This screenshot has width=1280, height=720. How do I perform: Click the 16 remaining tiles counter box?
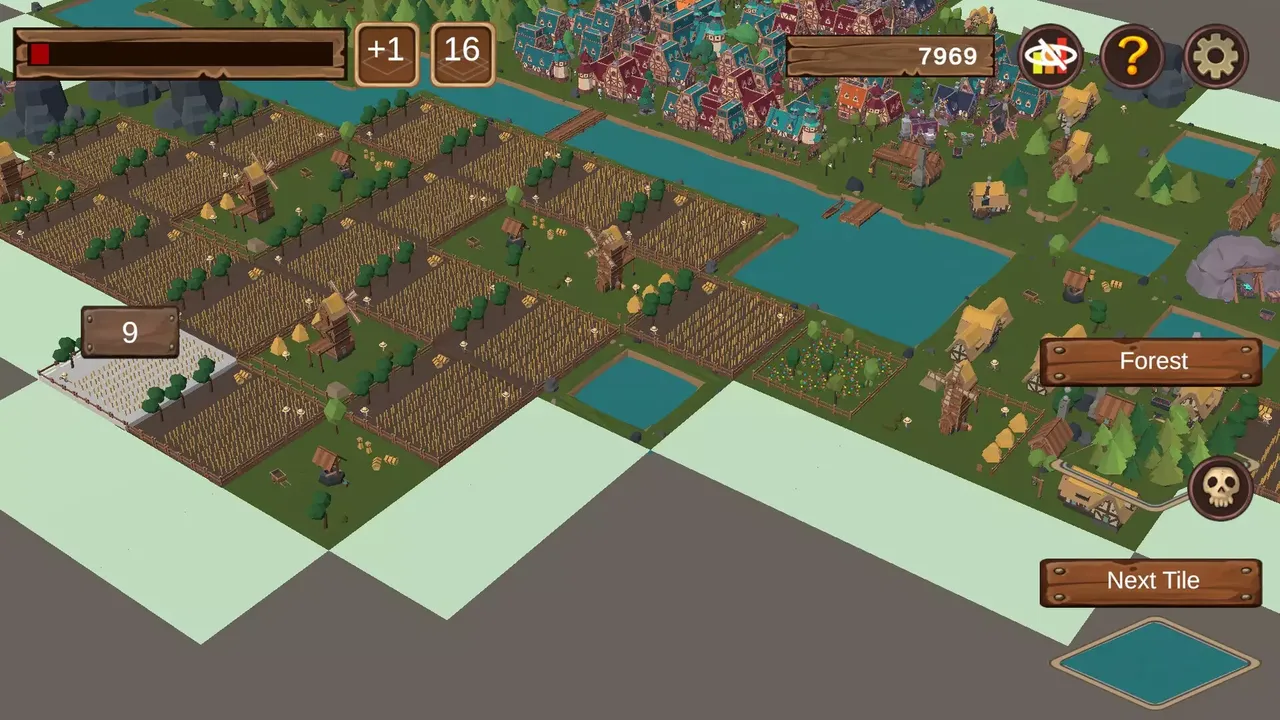(462, 53)
